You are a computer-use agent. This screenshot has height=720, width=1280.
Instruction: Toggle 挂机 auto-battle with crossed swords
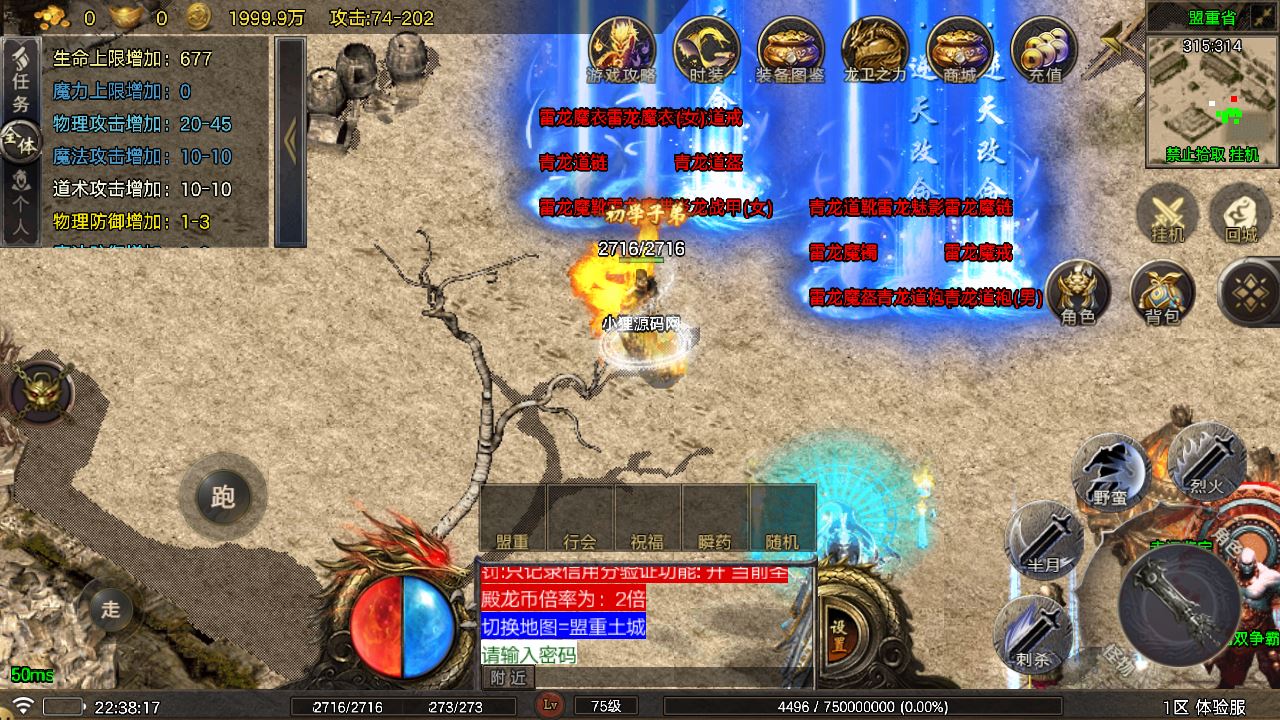click(x=1167, y=216)
